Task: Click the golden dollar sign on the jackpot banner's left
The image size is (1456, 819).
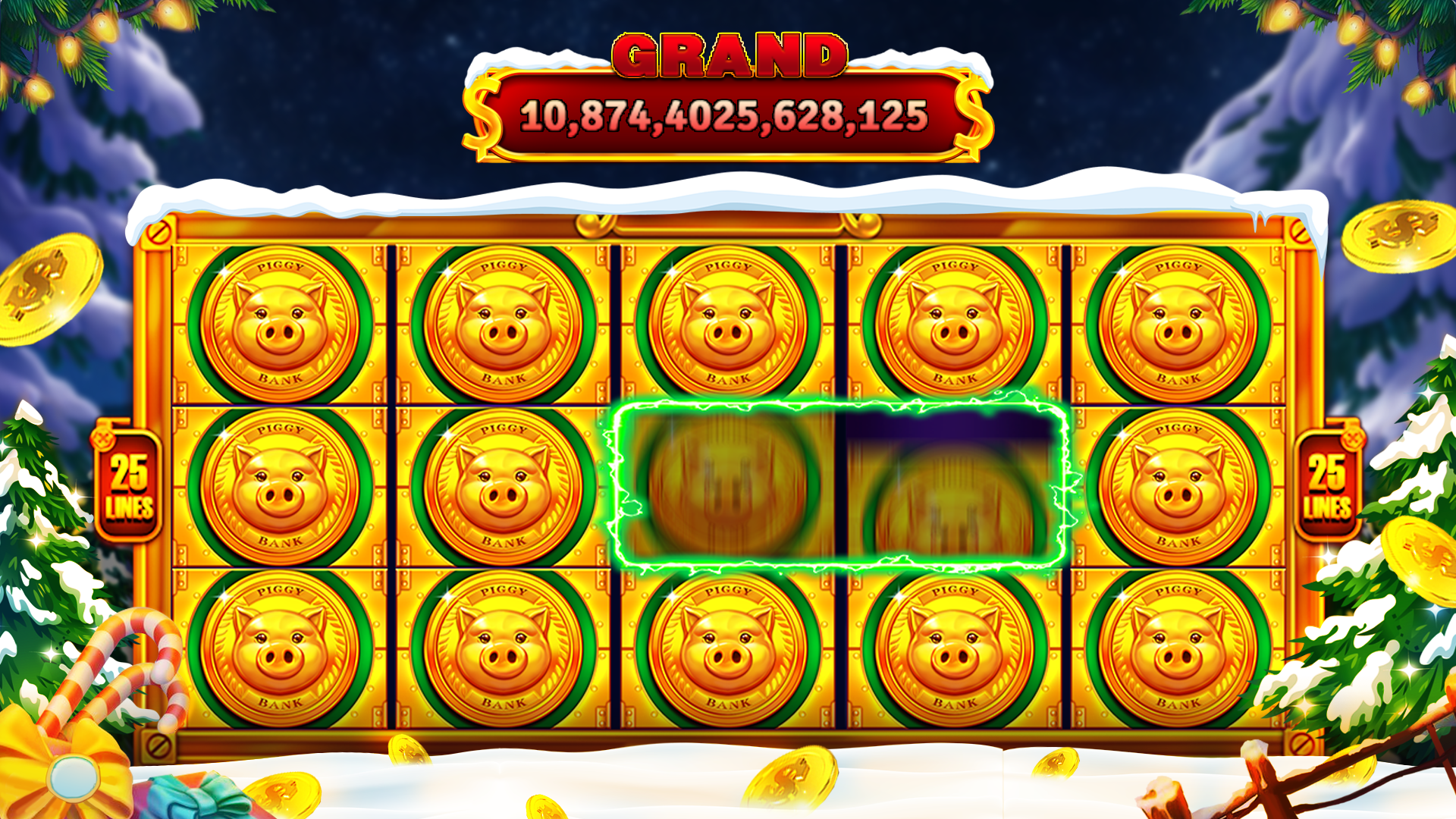Action: 483,119
